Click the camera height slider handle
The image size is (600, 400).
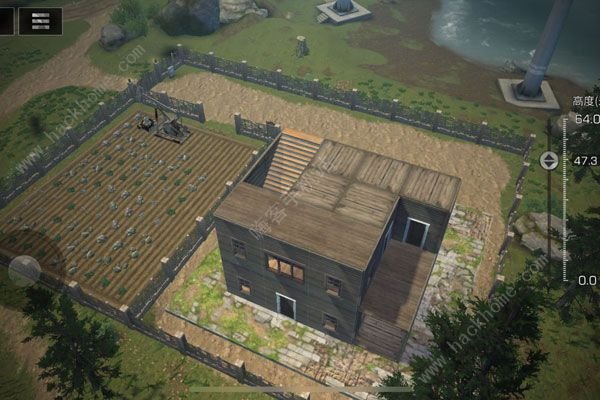[549, 160]
